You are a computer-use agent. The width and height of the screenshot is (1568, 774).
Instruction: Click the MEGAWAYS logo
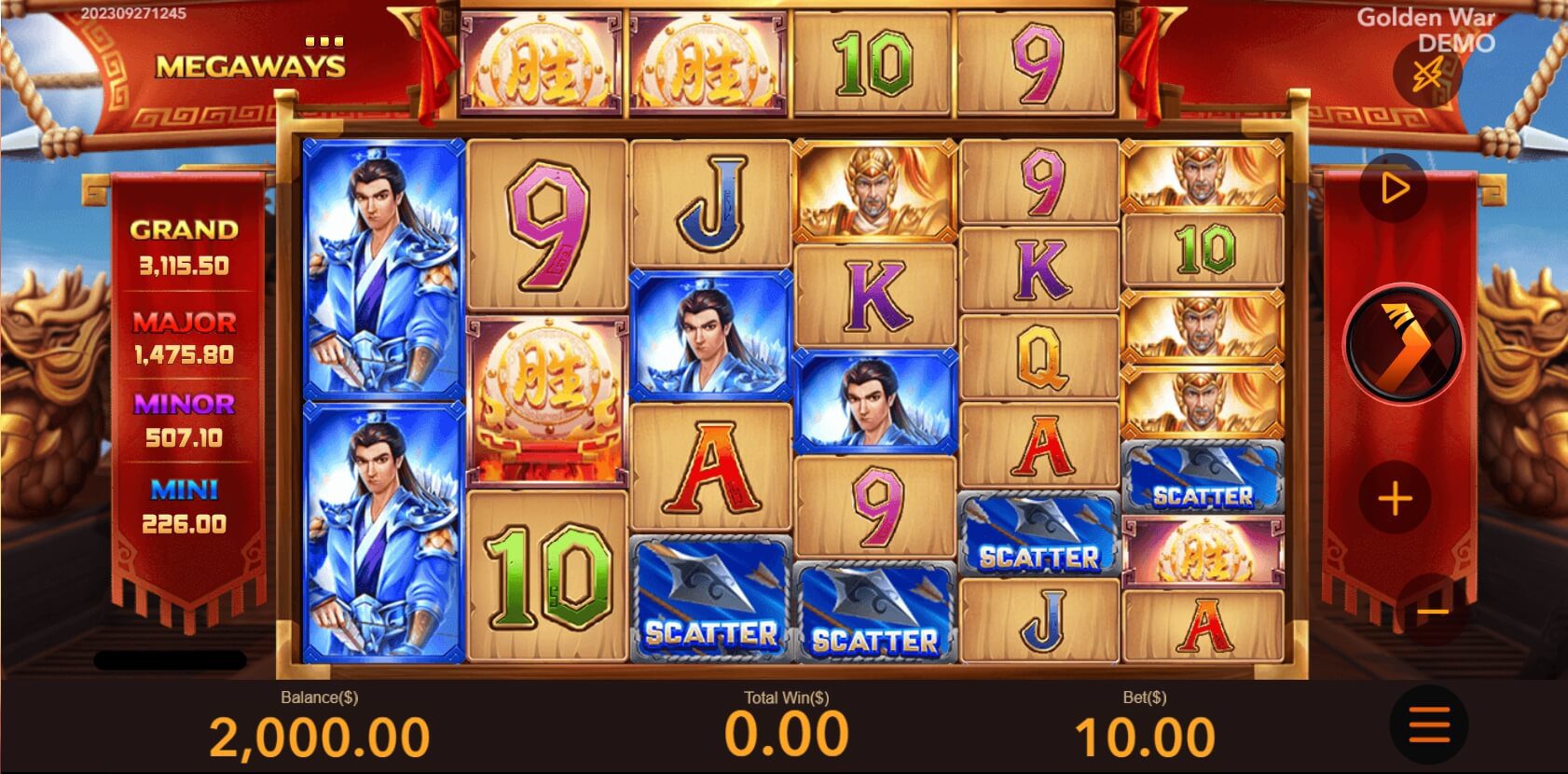(251, 65)
